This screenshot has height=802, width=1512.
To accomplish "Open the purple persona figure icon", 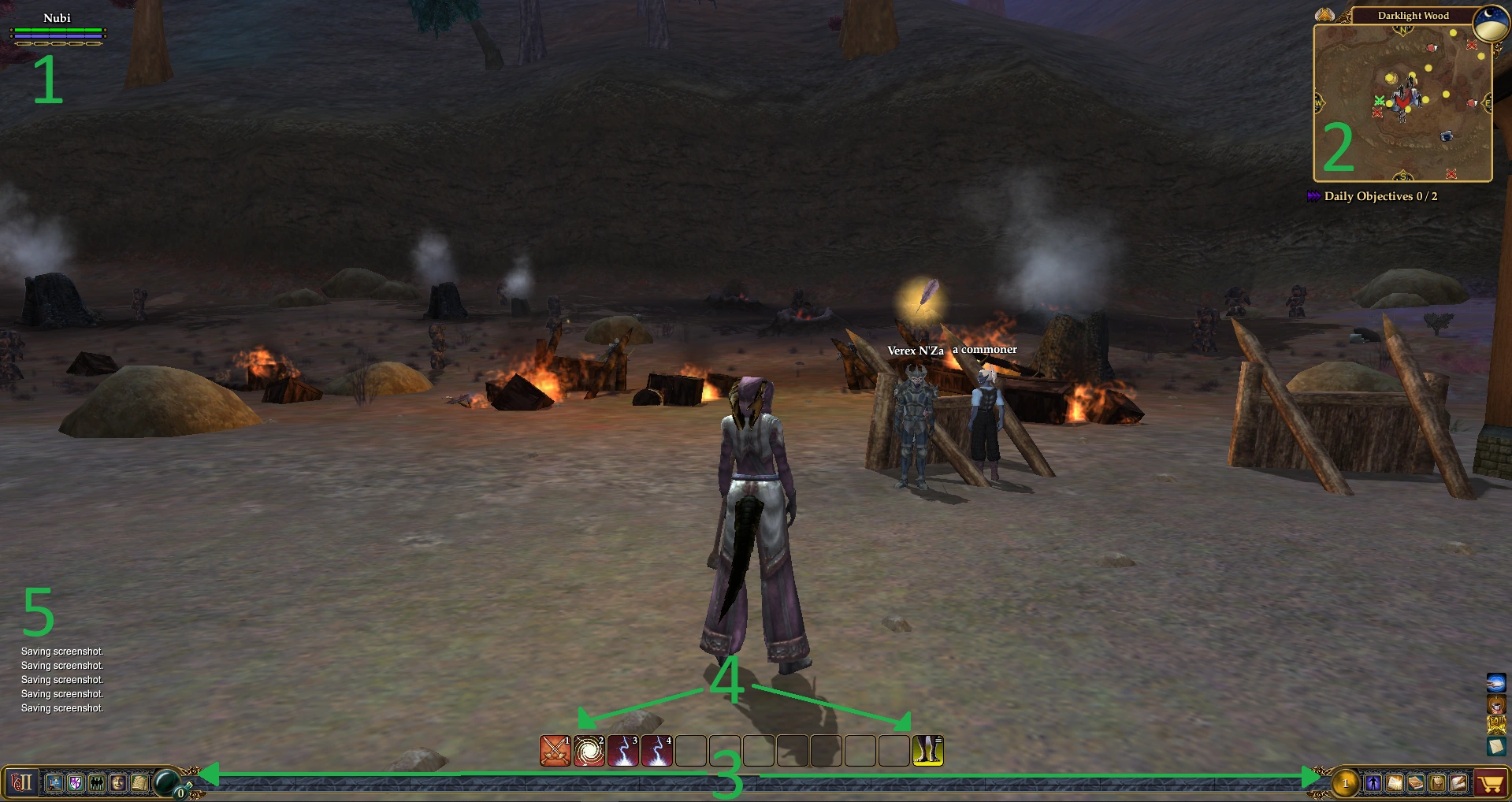I will tap(1373, 783).
